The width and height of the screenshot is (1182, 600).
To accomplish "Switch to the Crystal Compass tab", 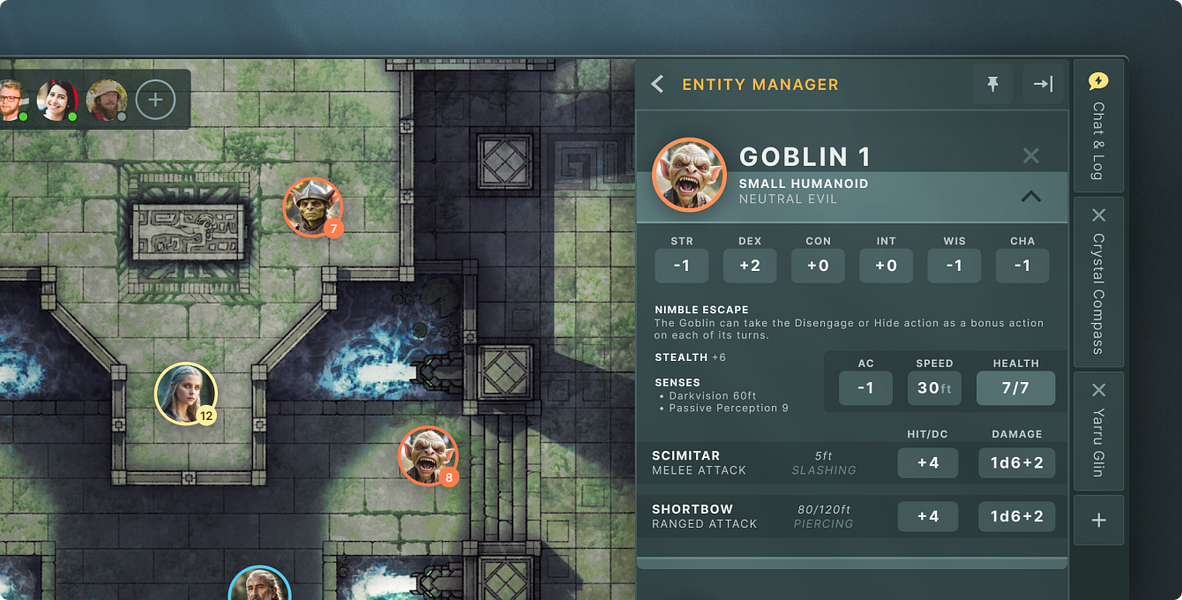I will [x=1098, y=295].
